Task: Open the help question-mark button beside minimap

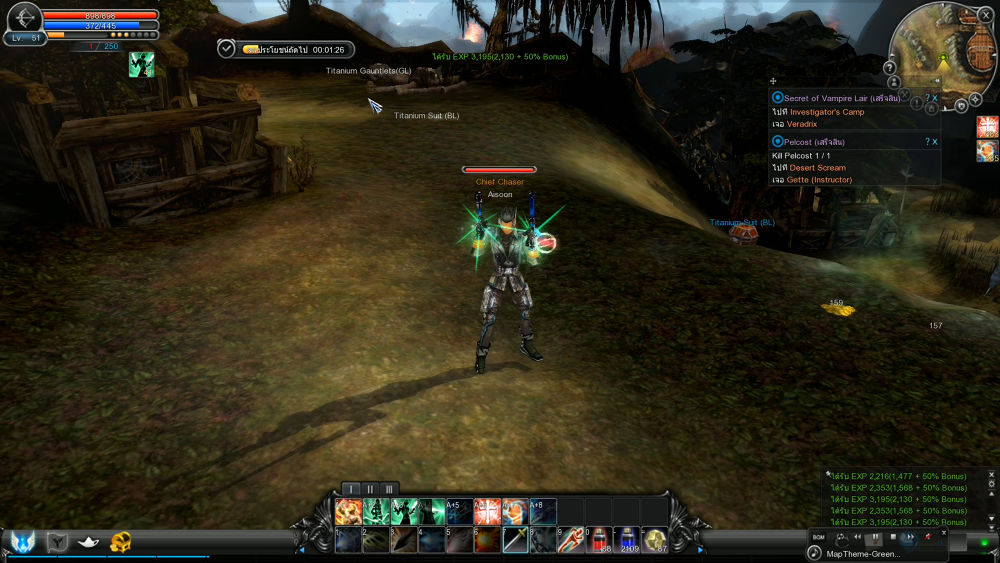Action: pos(889,67)
